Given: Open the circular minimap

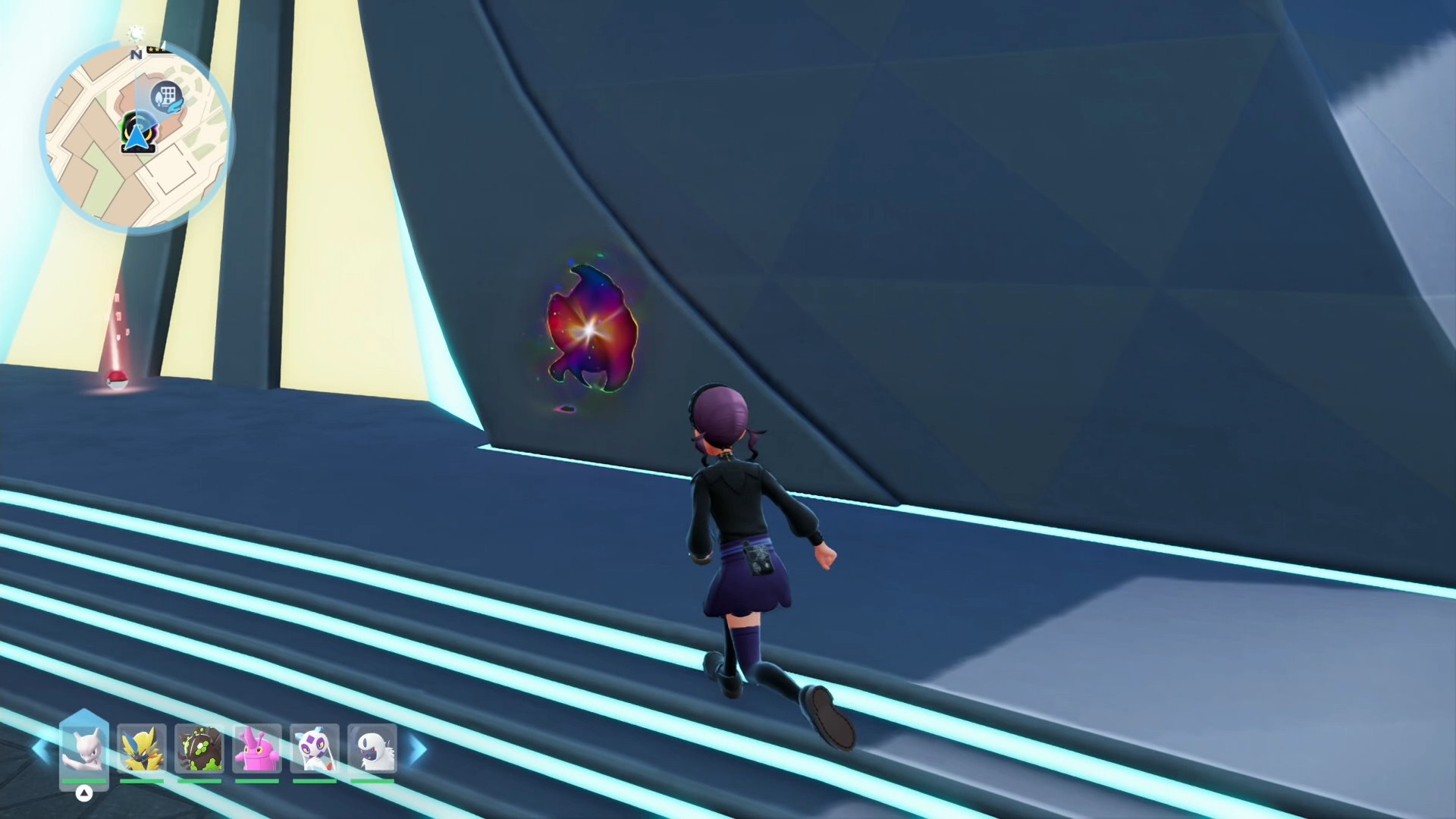Looking at the screenshot, I should [136, 136].
